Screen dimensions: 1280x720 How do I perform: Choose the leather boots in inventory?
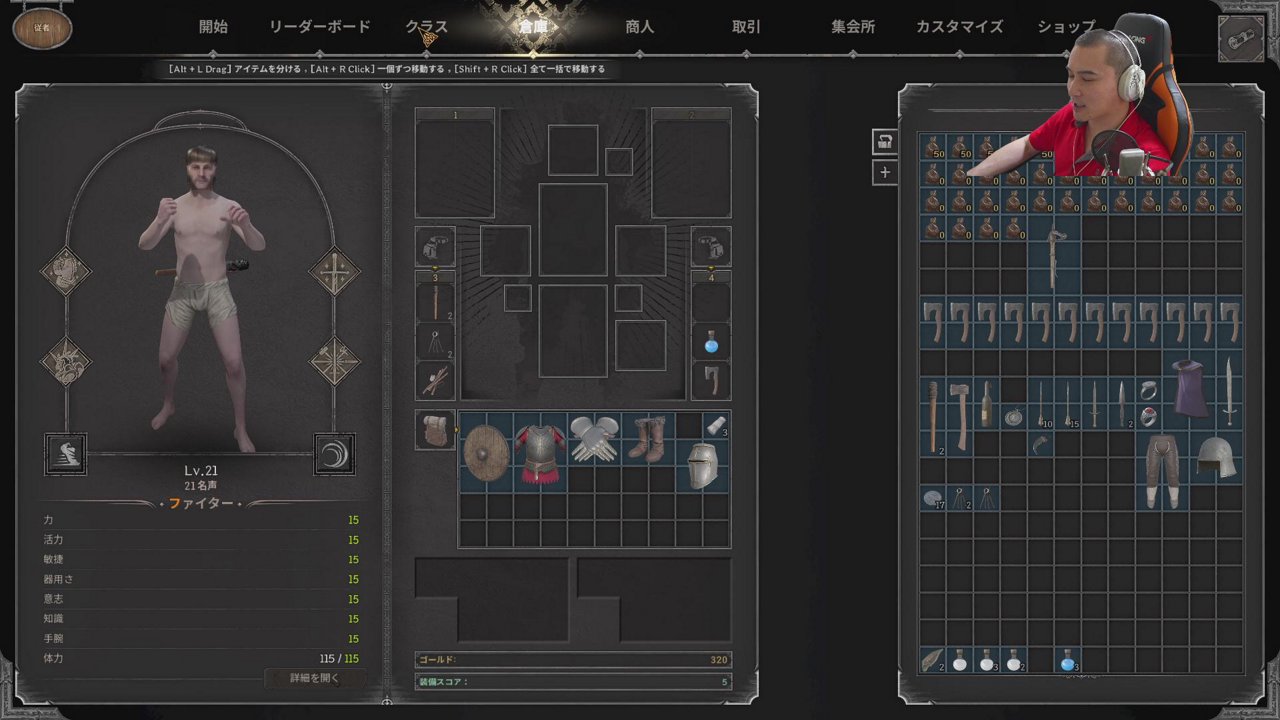coord(648,440)
